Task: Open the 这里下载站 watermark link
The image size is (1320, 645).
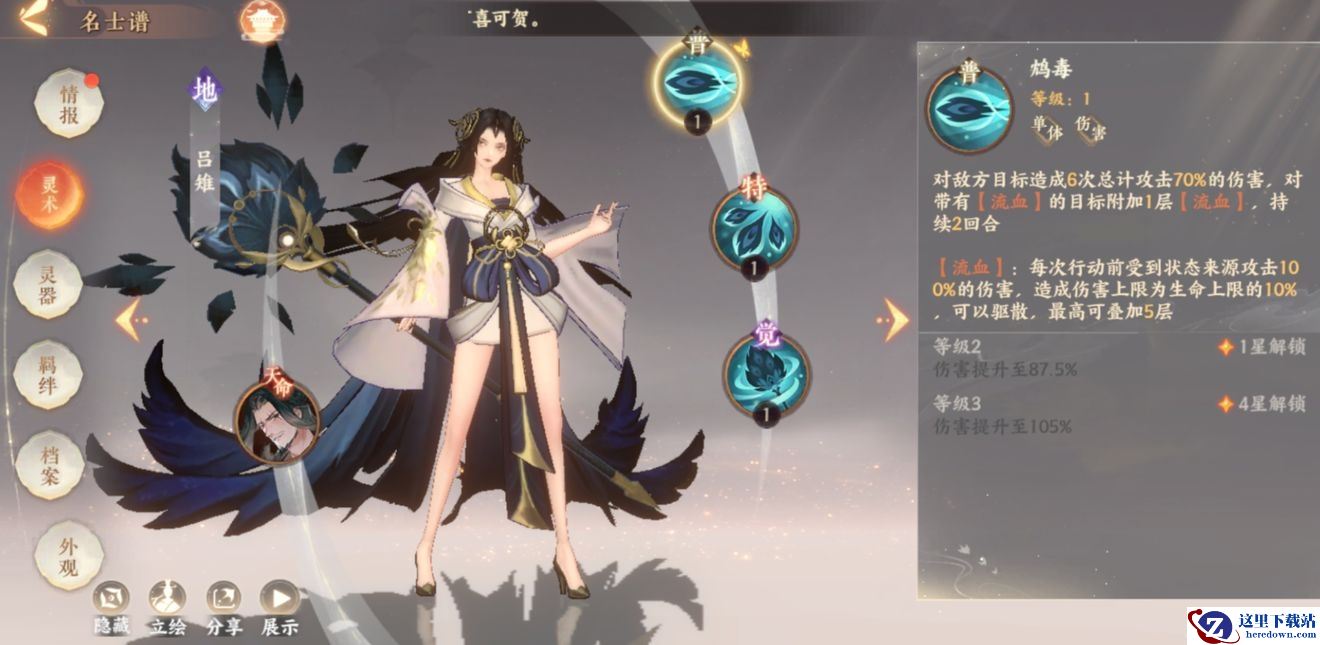Action: 1253,625
